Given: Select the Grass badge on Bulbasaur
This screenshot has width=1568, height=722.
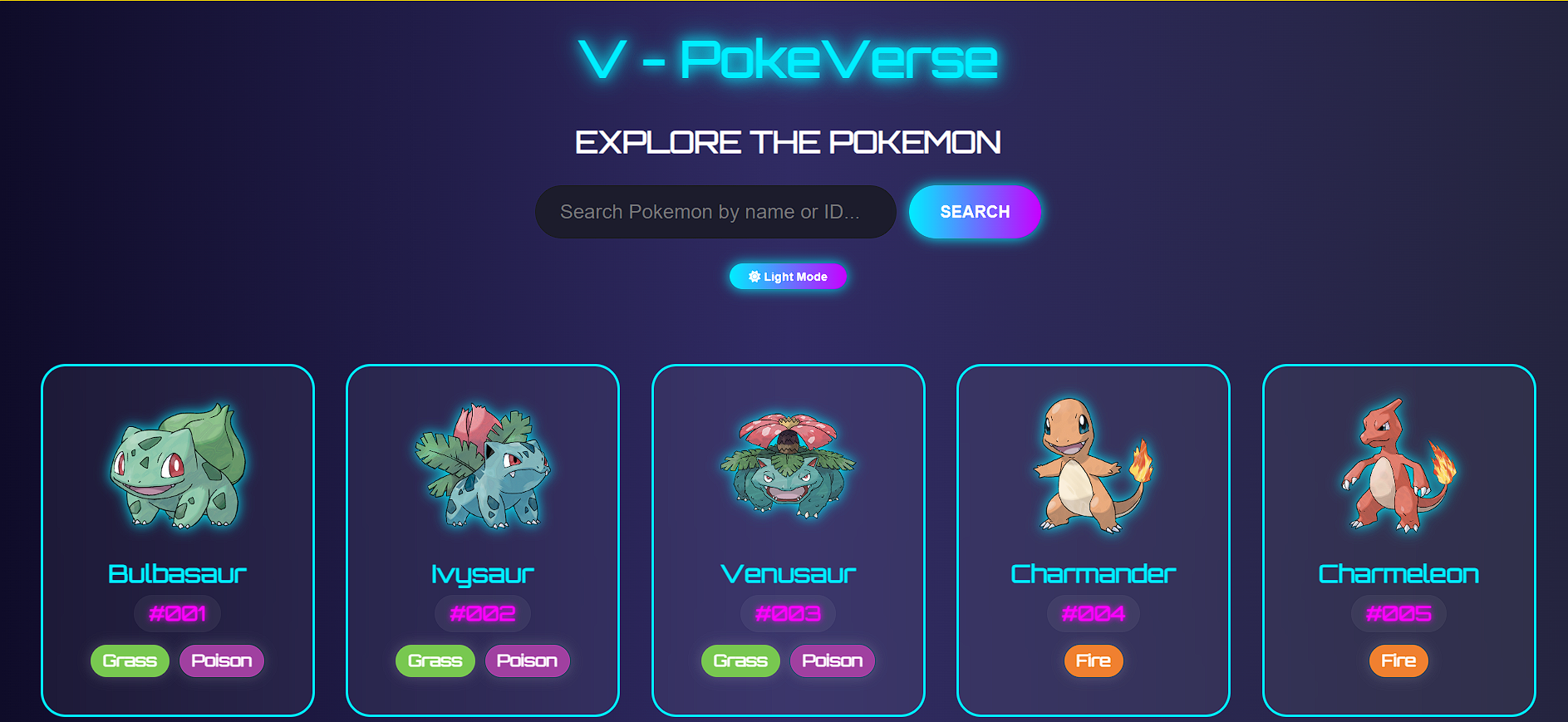Looking at the screenshot, I should click(x=130, y=661).
